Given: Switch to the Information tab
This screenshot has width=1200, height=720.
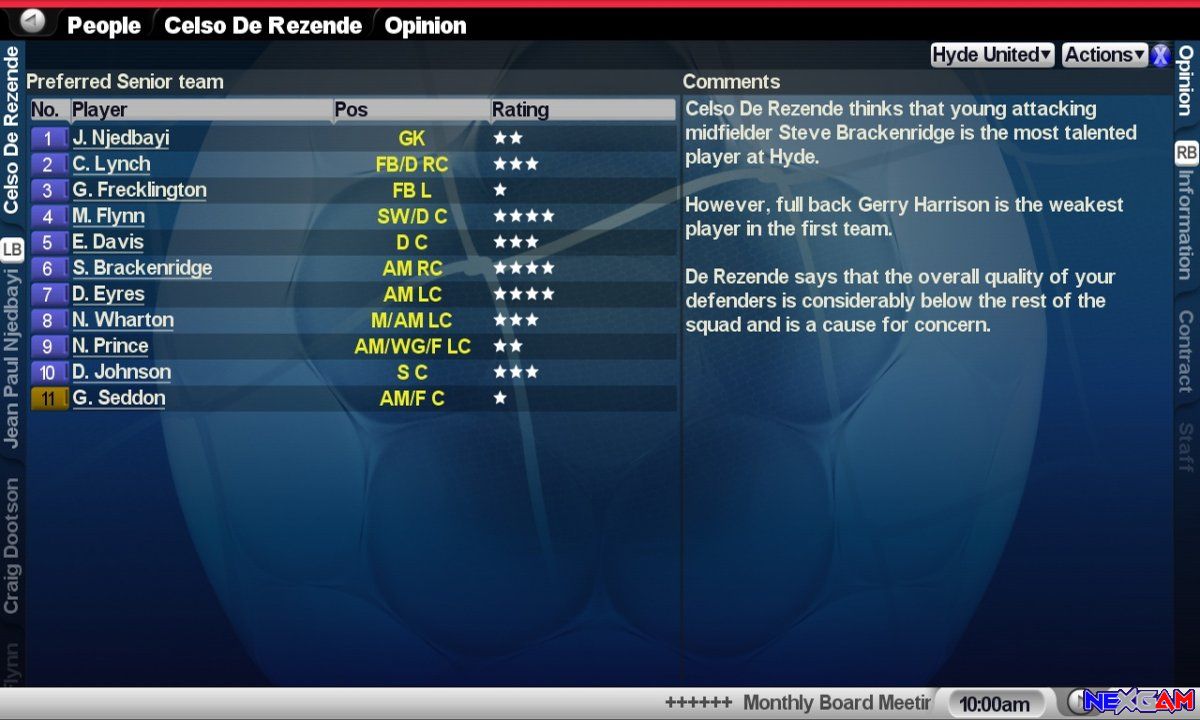Looking at the screenshot, I should tap(1185, 224).
